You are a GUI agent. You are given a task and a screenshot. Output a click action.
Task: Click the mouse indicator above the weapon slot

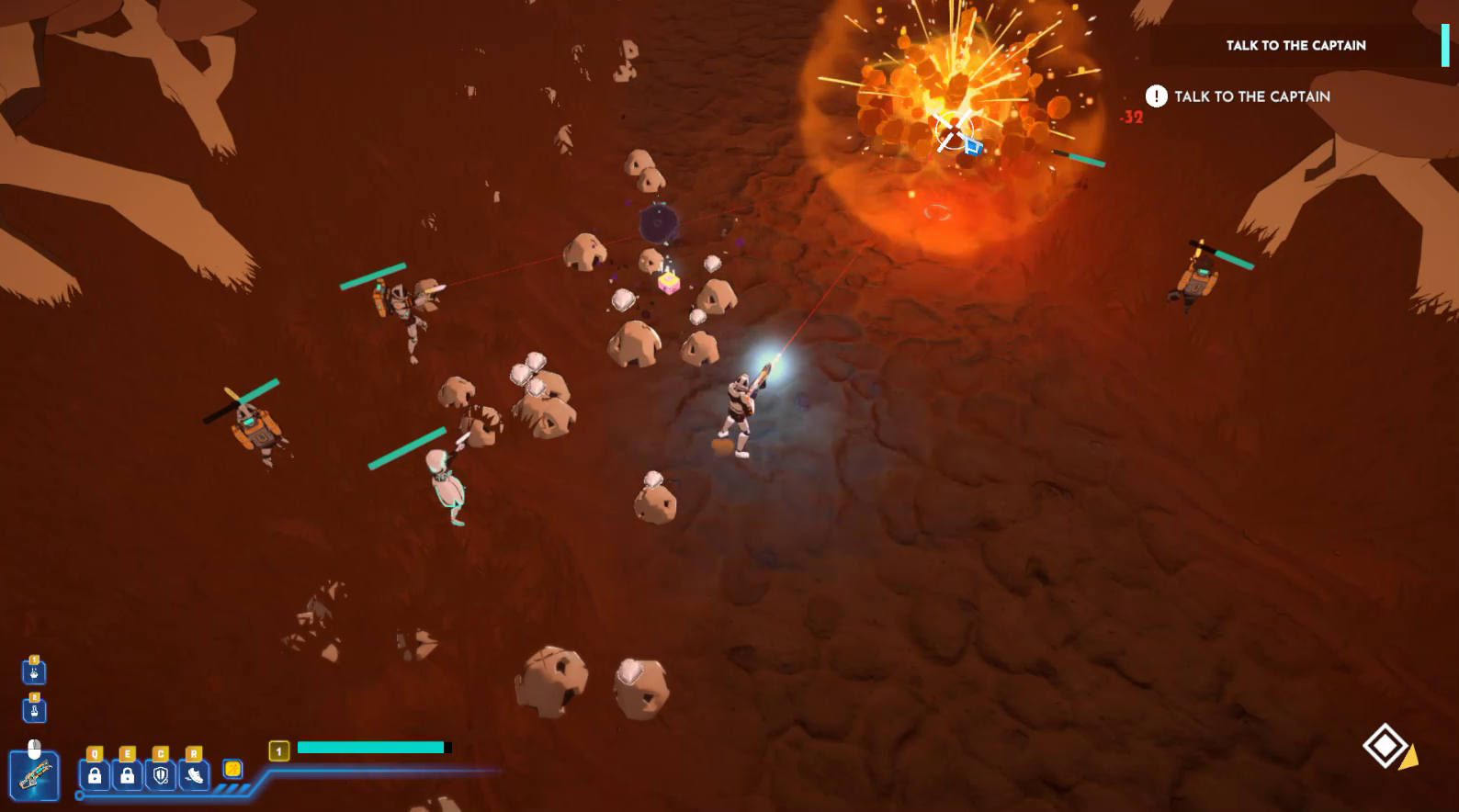34,747
